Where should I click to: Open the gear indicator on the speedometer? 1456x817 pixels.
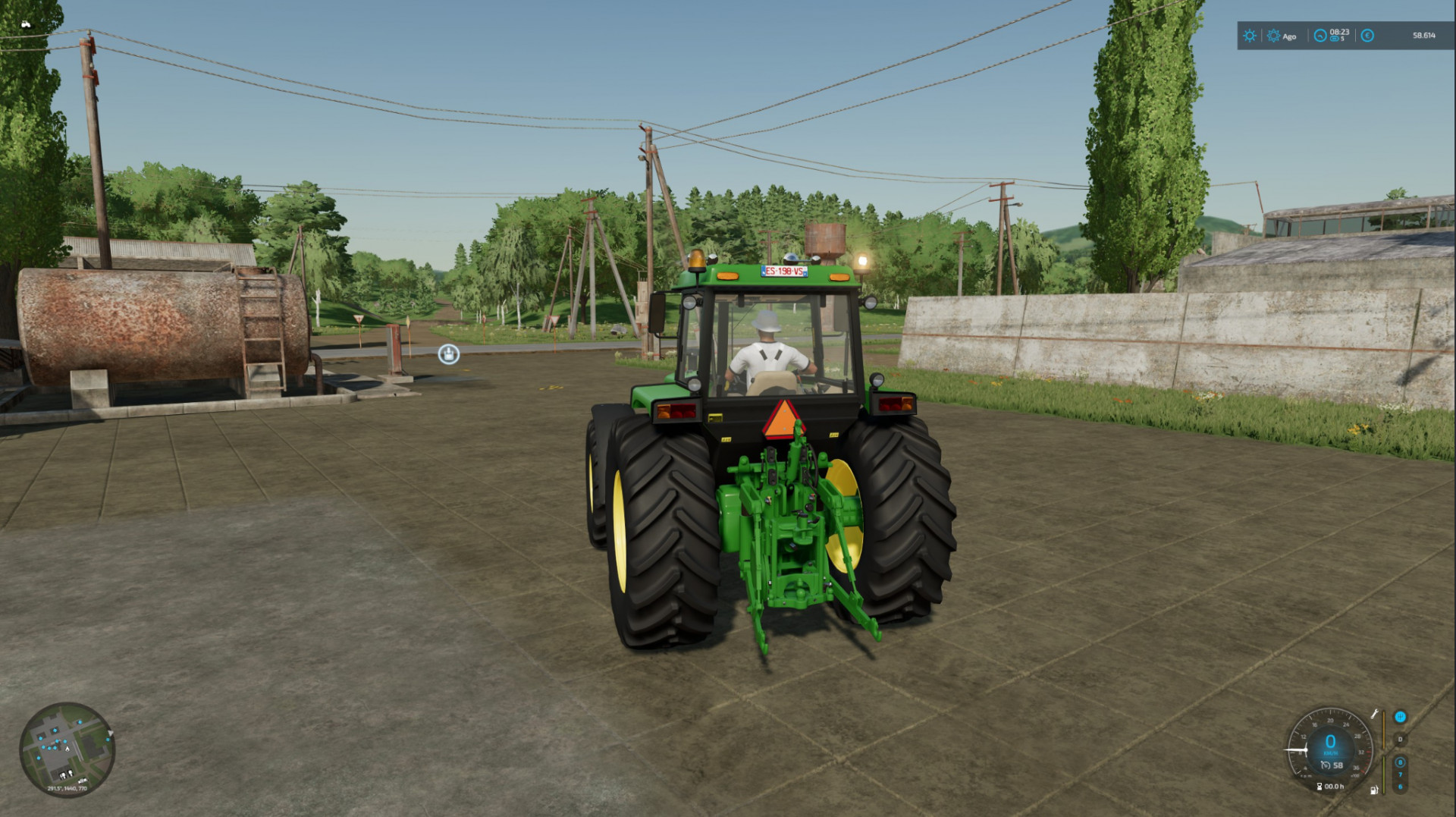click(1400, 739)
